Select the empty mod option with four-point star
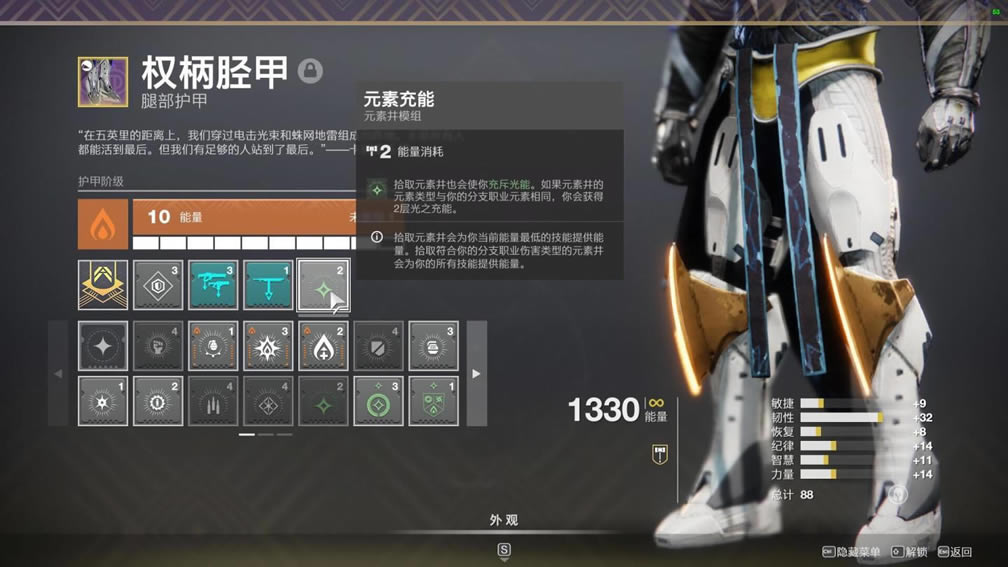Screen dimensions: 1008x567 click(103, 346)
